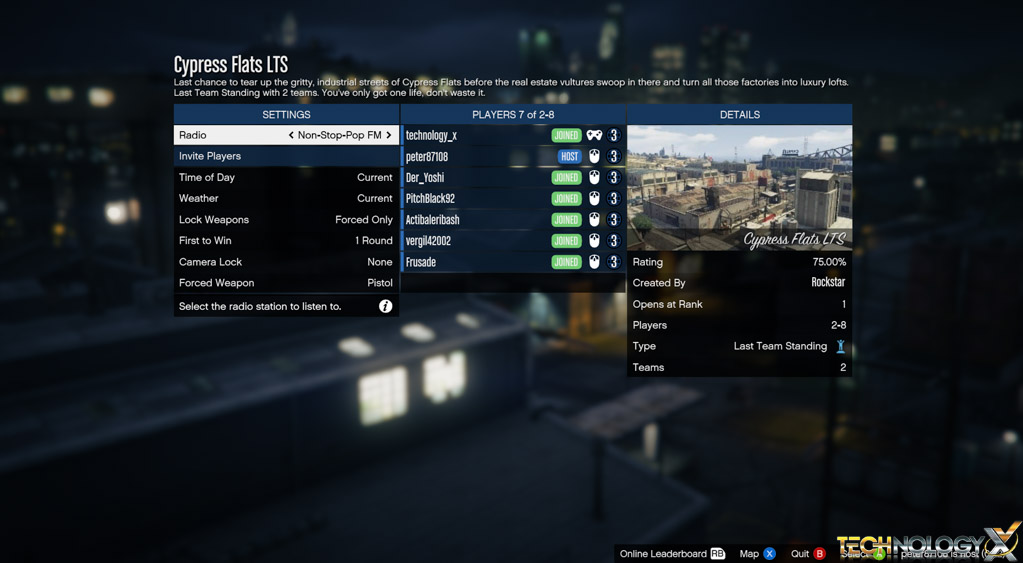Viewport: 1023px width, 563px height.
Task: Click the Cypress Flats LTS preview image
Action: (x=739, y=188)
